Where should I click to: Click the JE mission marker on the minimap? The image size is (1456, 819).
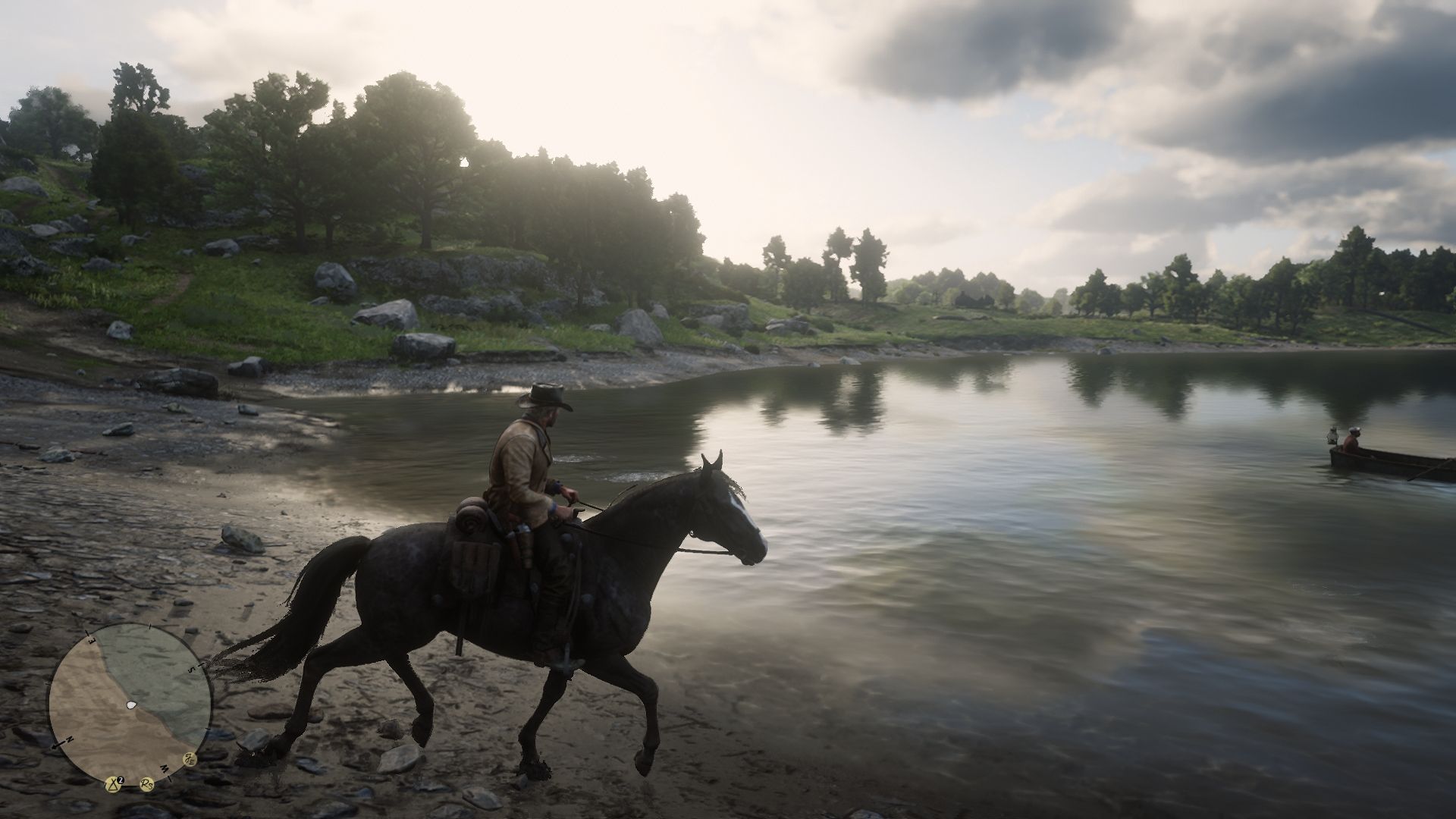(x=190, y=760)
